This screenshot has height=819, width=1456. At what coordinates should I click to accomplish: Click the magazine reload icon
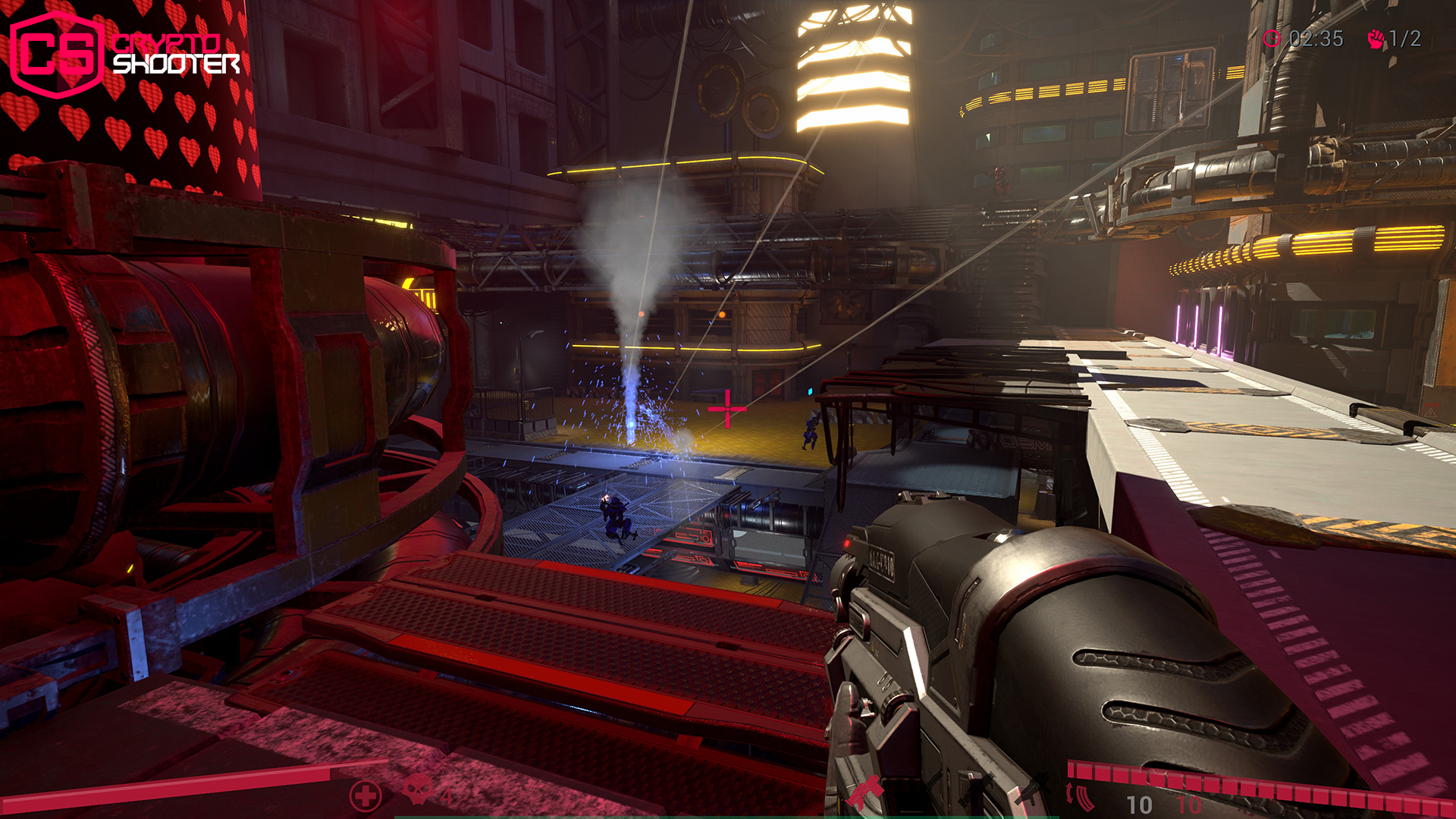pyautogui.click(x=1081, y=796)
